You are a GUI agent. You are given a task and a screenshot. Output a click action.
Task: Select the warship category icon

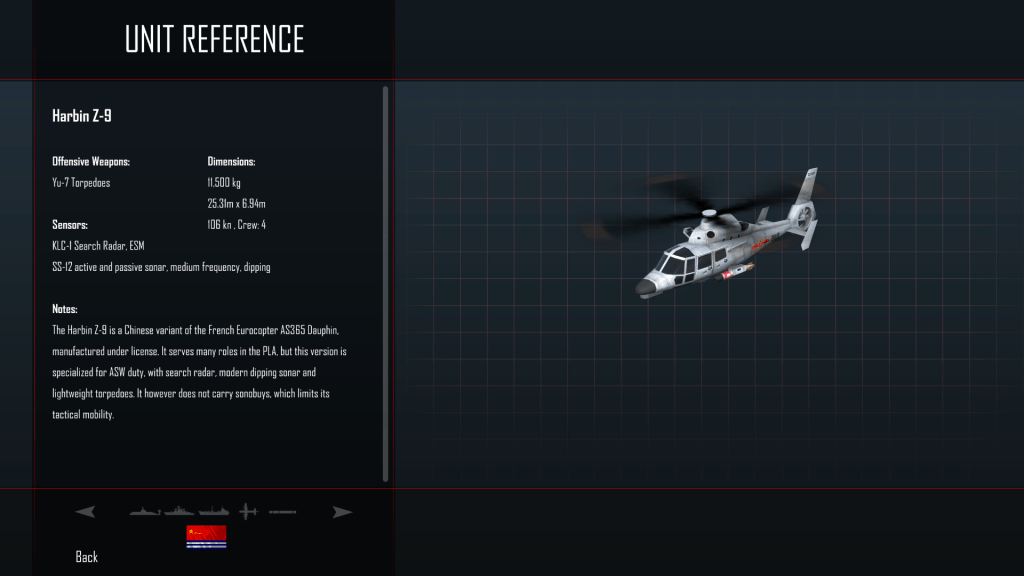point(180,512)
